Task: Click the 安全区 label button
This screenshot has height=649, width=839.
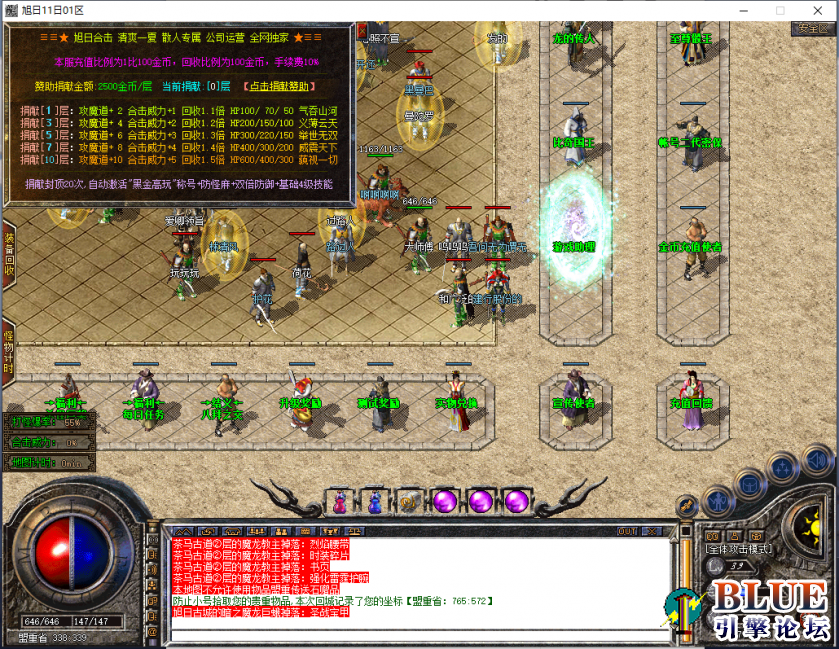Action: click(811, 29)
